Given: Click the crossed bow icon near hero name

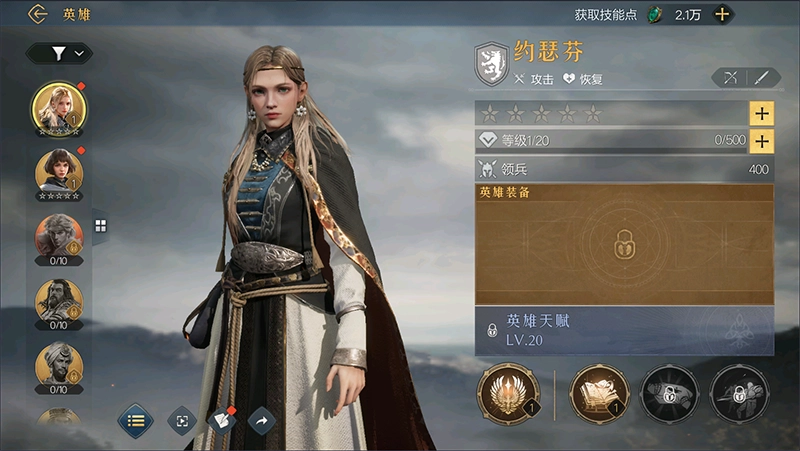Looking at the screenshot, I should (729, 77).
